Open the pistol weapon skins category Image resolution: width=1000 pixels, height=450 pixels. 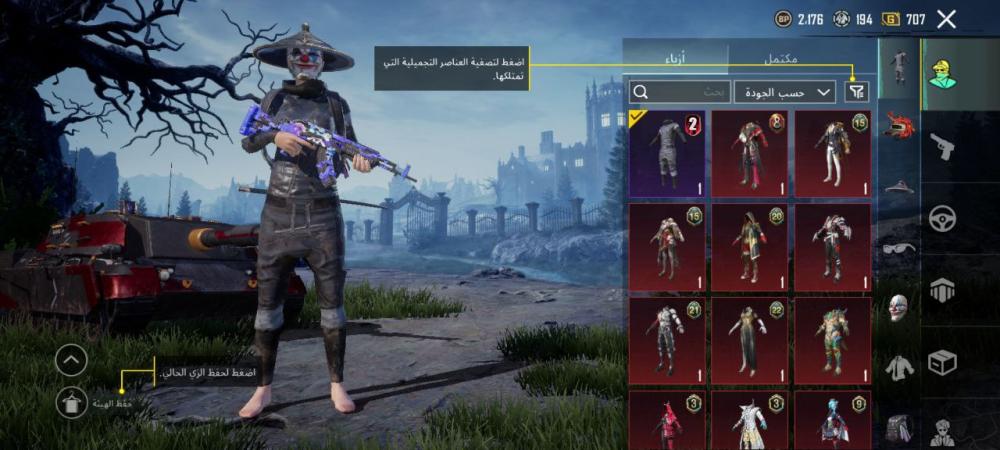pos(942,148)
